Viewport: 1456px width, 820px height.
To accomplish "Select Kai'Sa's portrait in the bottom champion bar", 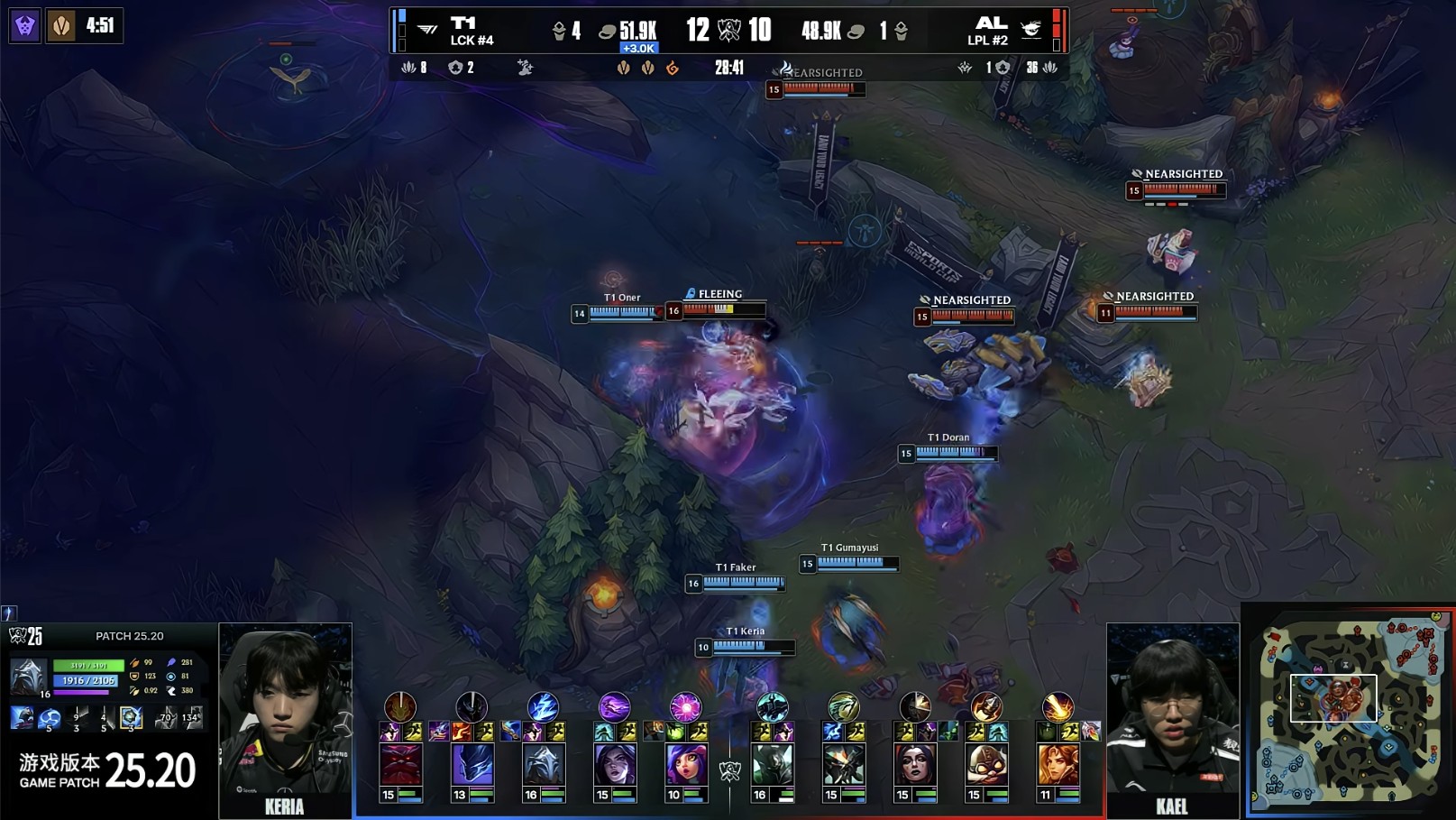I will coord(615,766).
